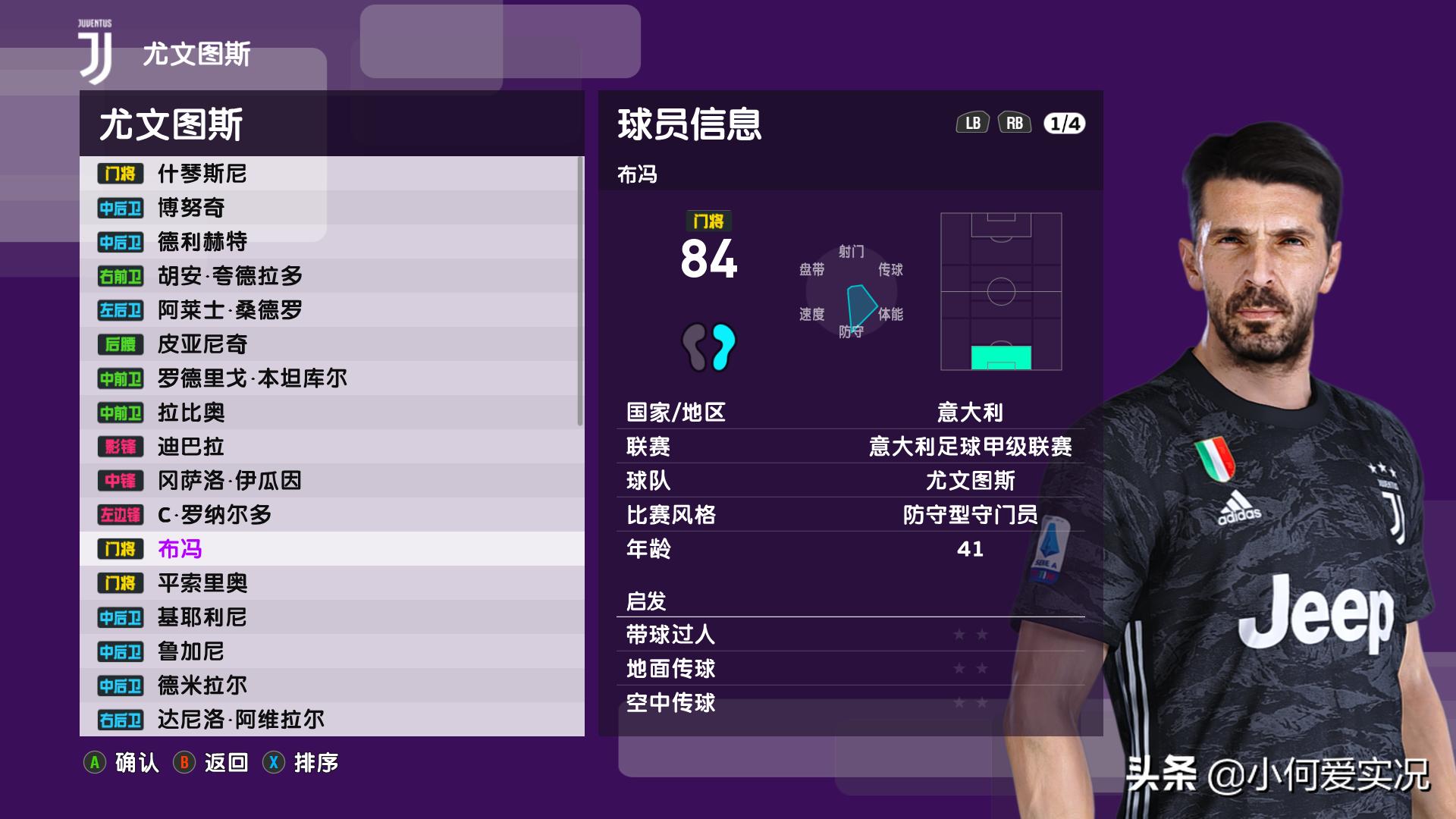The image size is (1456, 819).
Task: Choose left-back 阿莱士·桑德罗
Action: click(331, 310)
